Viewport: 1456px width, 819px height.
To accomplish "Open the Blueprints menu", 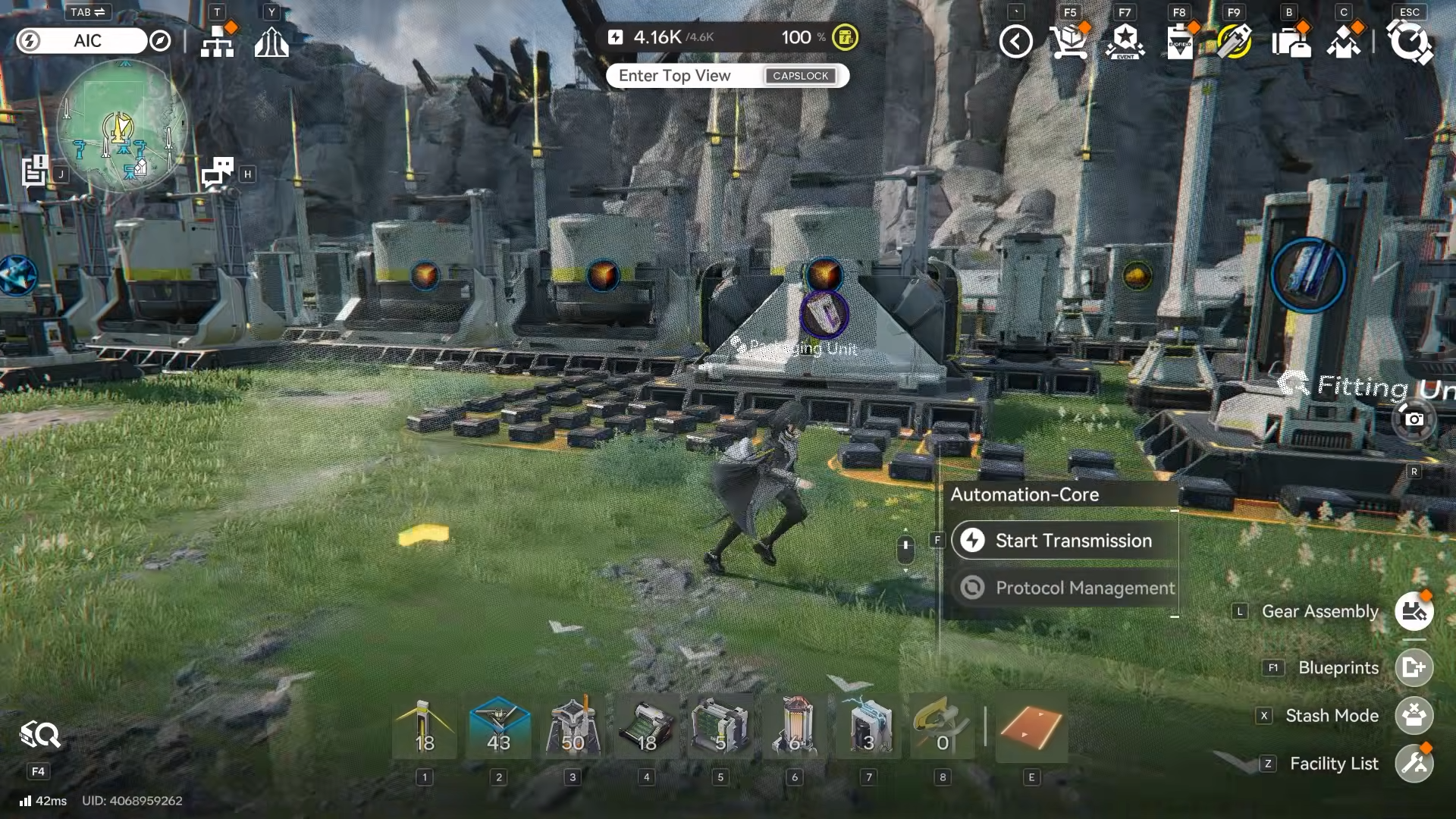I will pyautogui.click(x=1414, y=668).
